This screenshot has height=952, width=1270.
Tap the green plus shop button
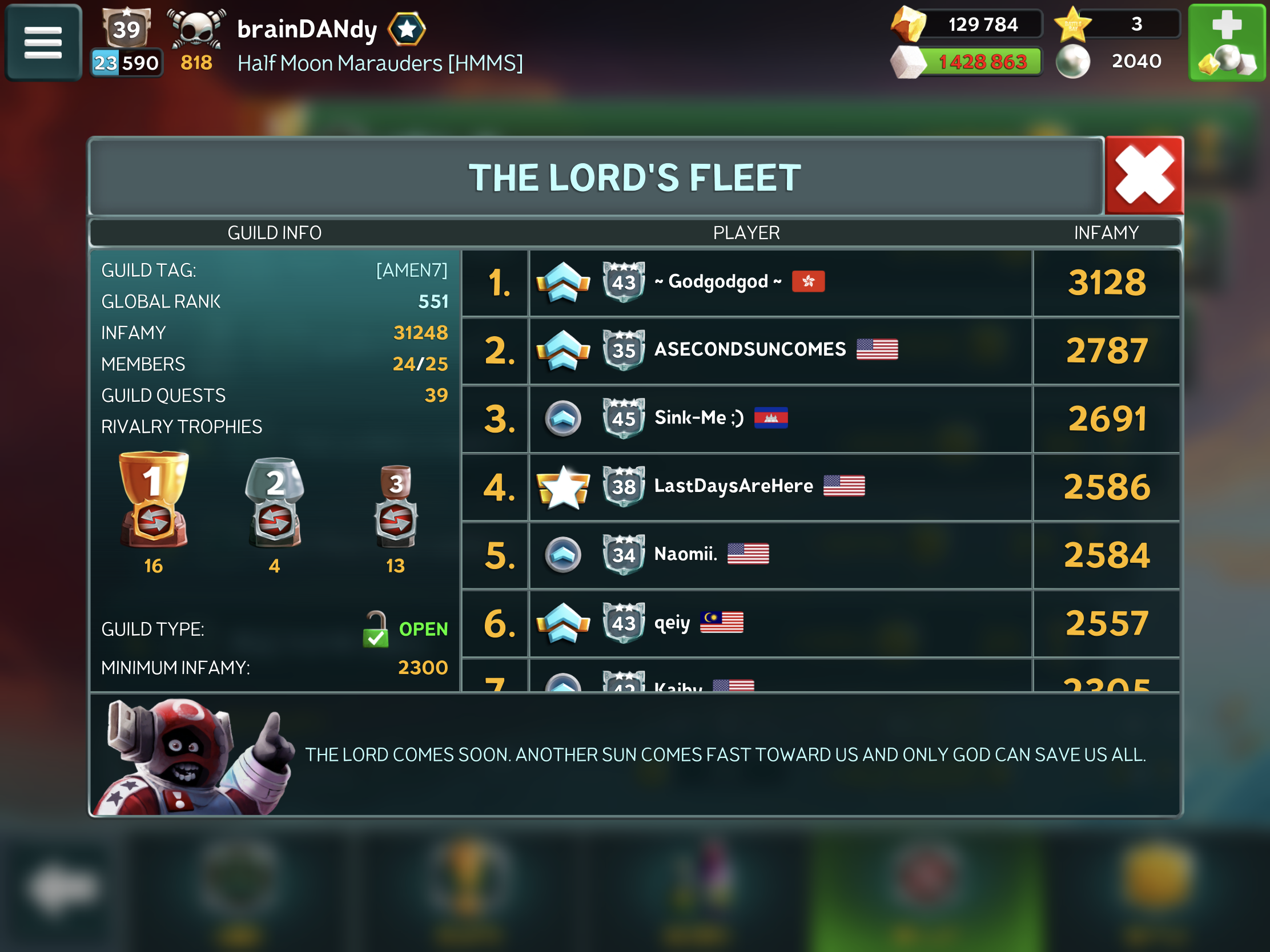[x=1227, y=42]
